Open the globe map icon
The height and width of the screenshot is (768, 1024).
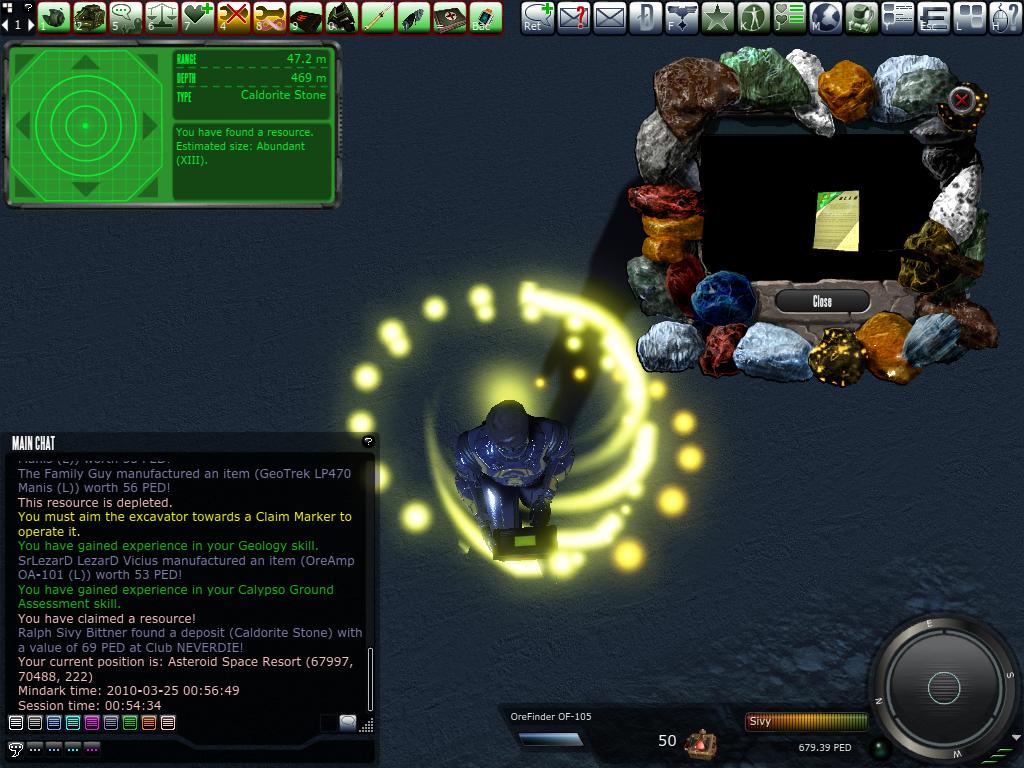coord(826,17)
